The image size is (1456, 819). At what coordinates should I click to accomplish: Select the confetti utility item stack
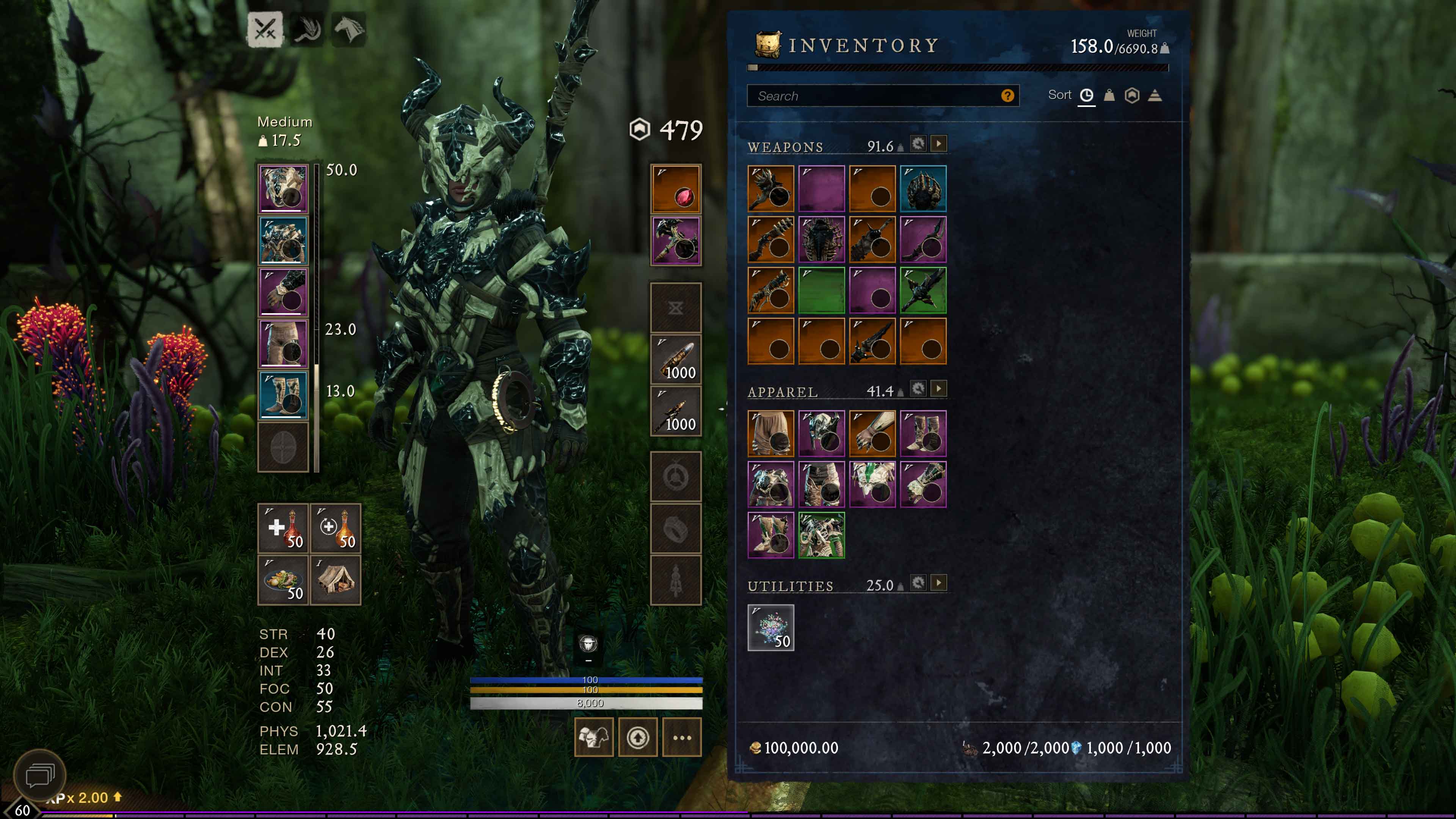pyautogui.click(x=771, y=628)
